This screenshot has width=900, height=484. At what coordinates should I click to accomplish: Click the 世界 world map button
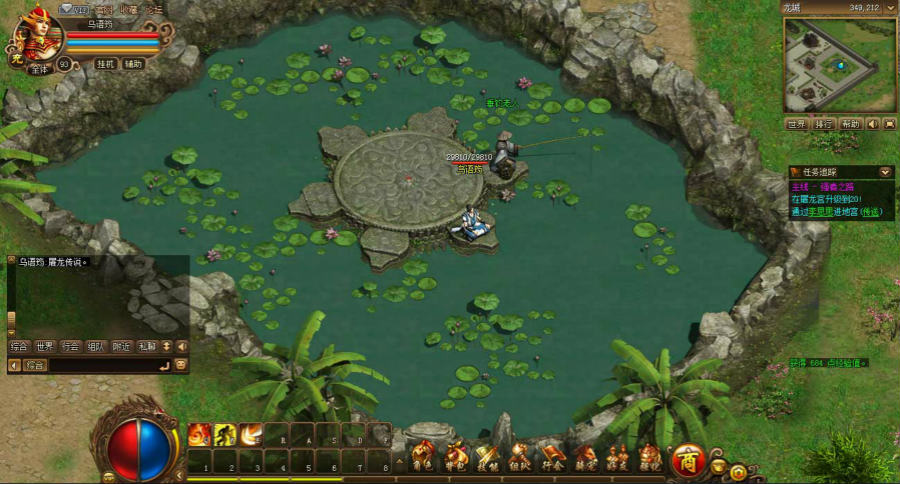coord(796,124)
